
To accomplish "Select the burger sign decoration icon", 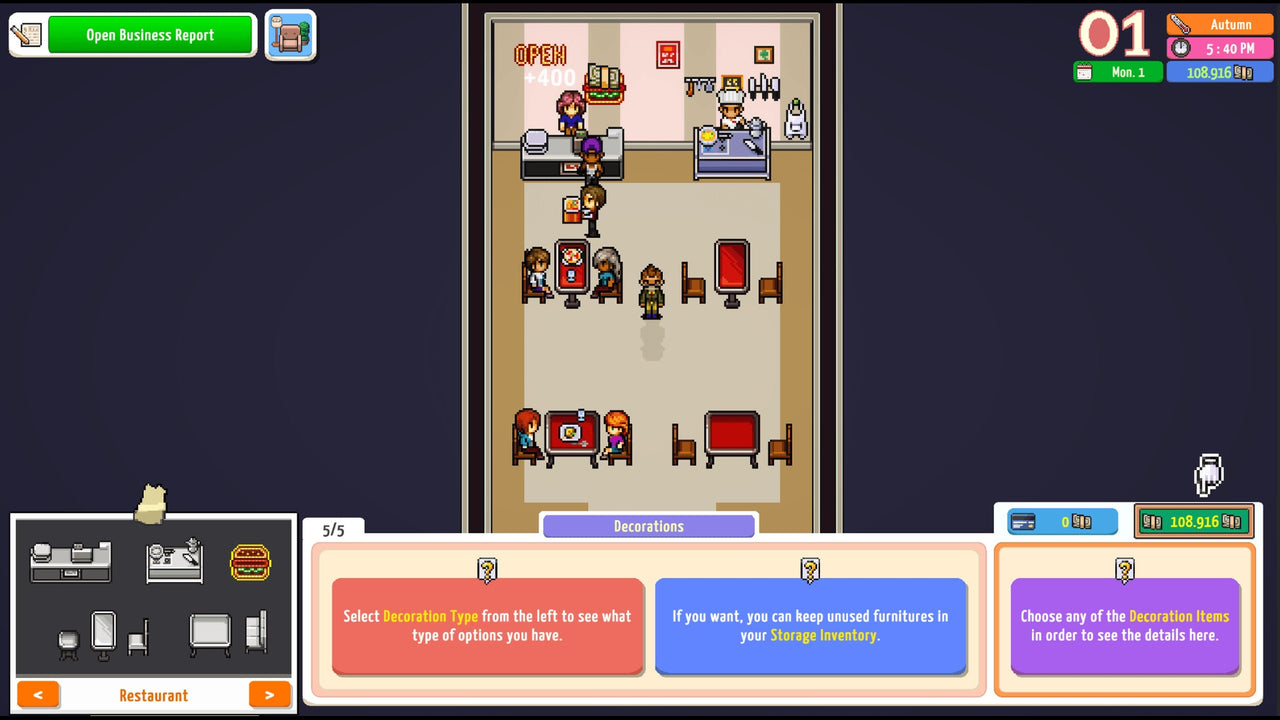I will pyautogui.click(x=251, y=561).
